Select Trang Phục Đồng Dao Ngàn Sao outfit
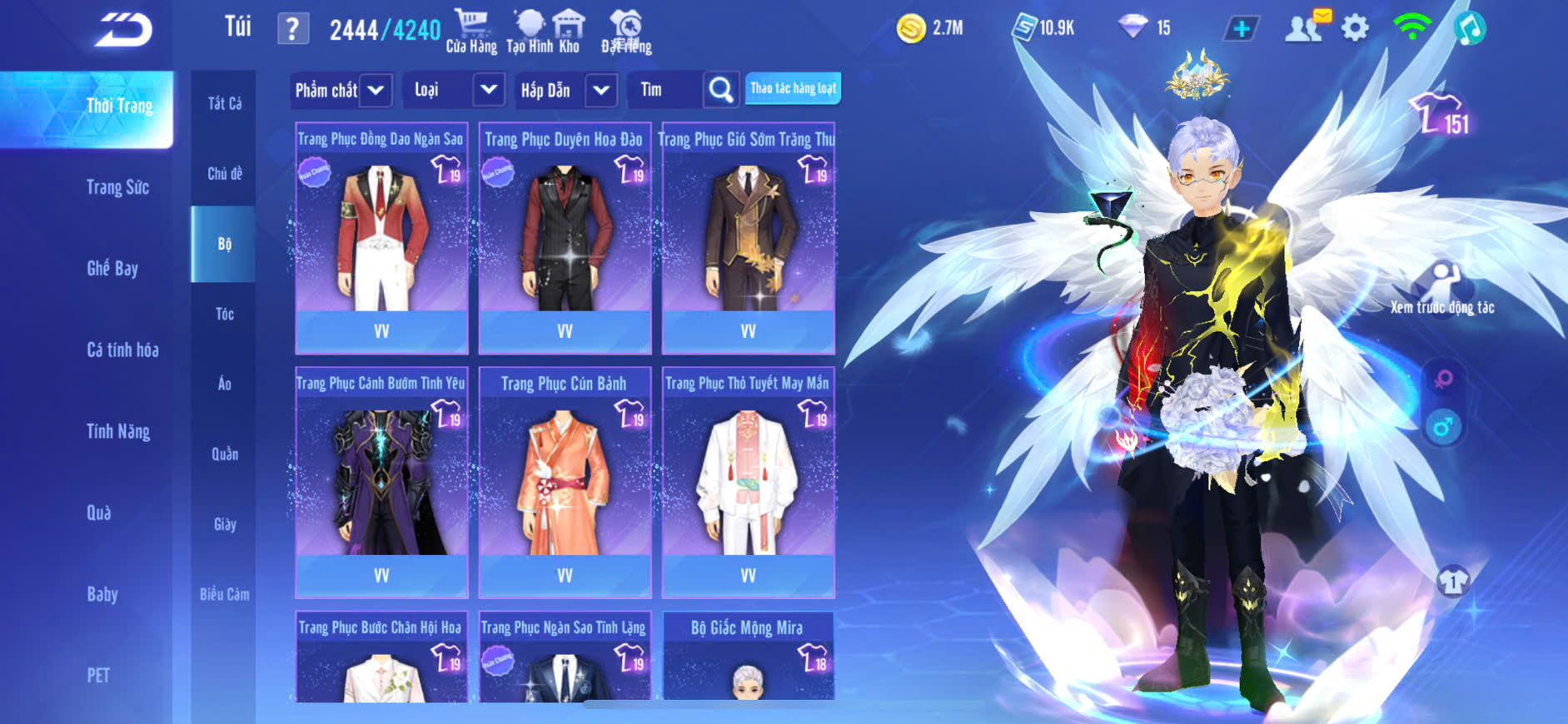The width and height of the screenshot is (1568, 724). tap(381, 239)
